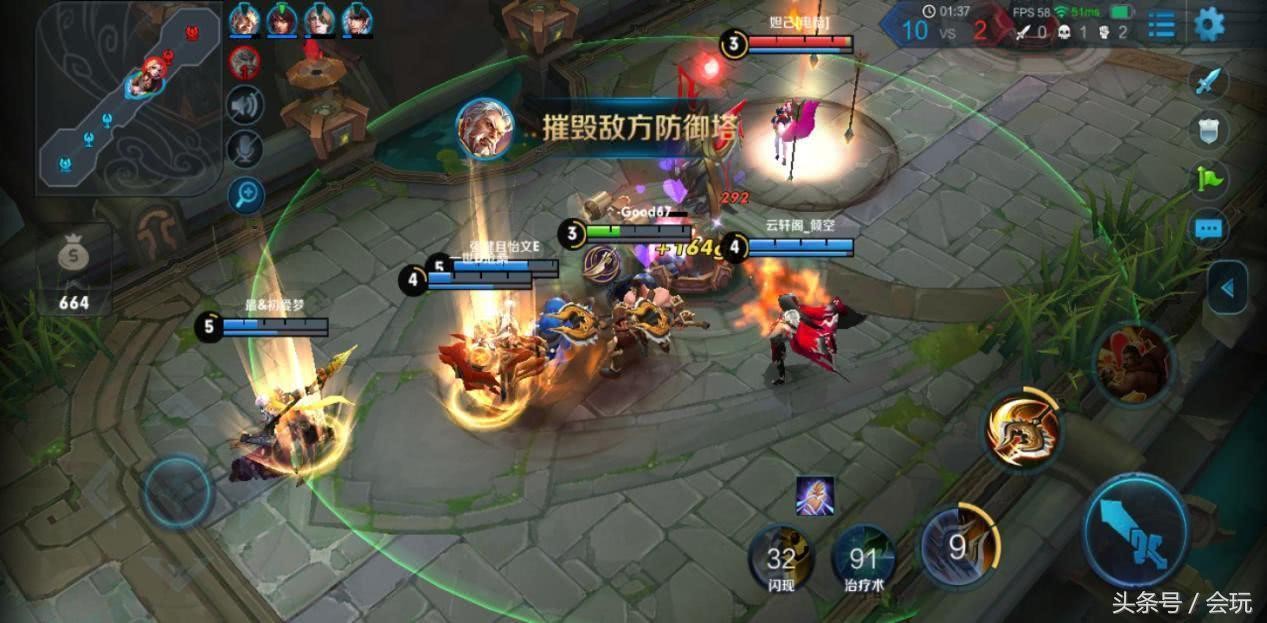Tap the basic attack sword button

(x=1136, y=530)
